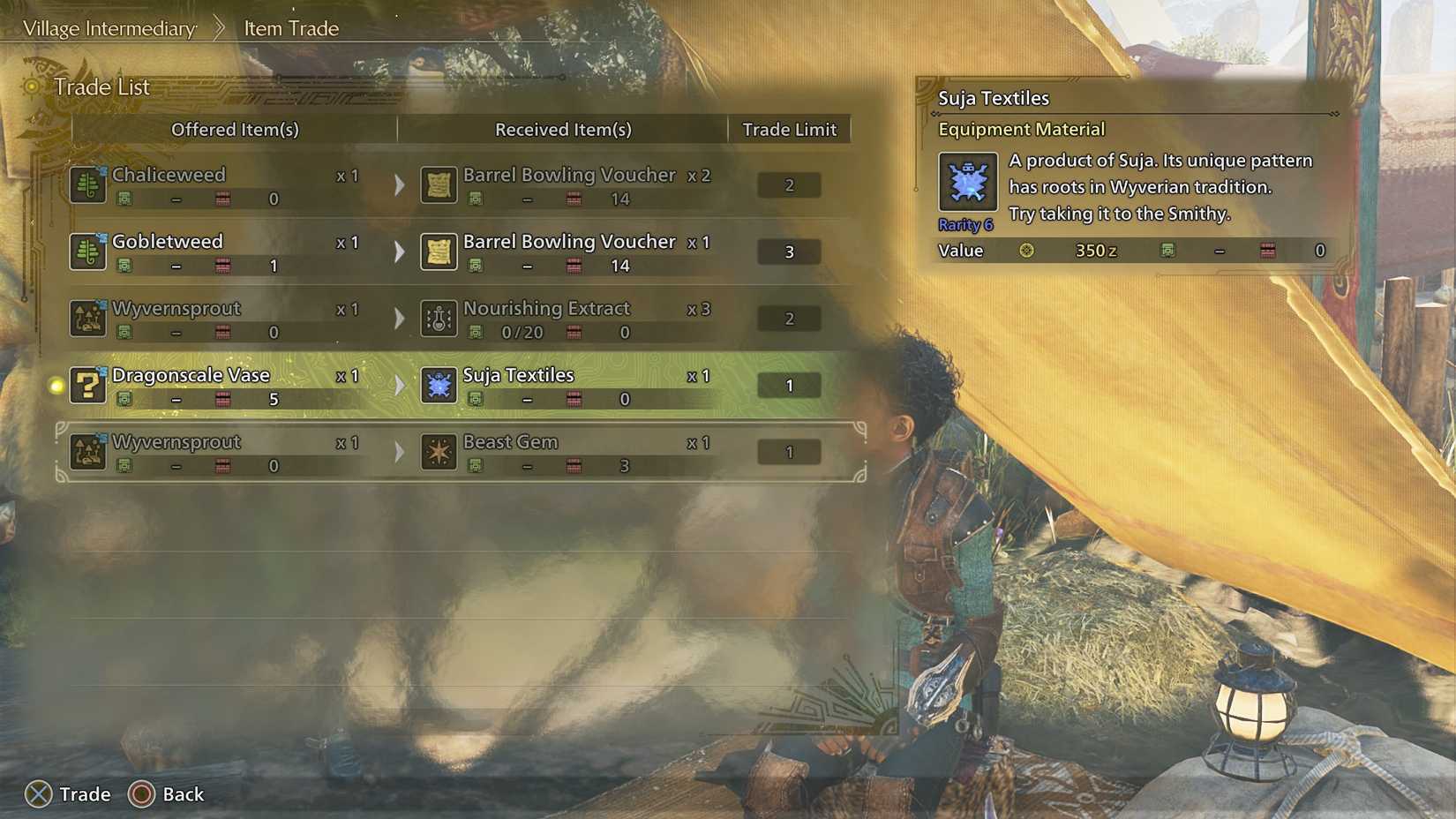Expand the Chaliceweed trade row arrow

click(399, 184)
